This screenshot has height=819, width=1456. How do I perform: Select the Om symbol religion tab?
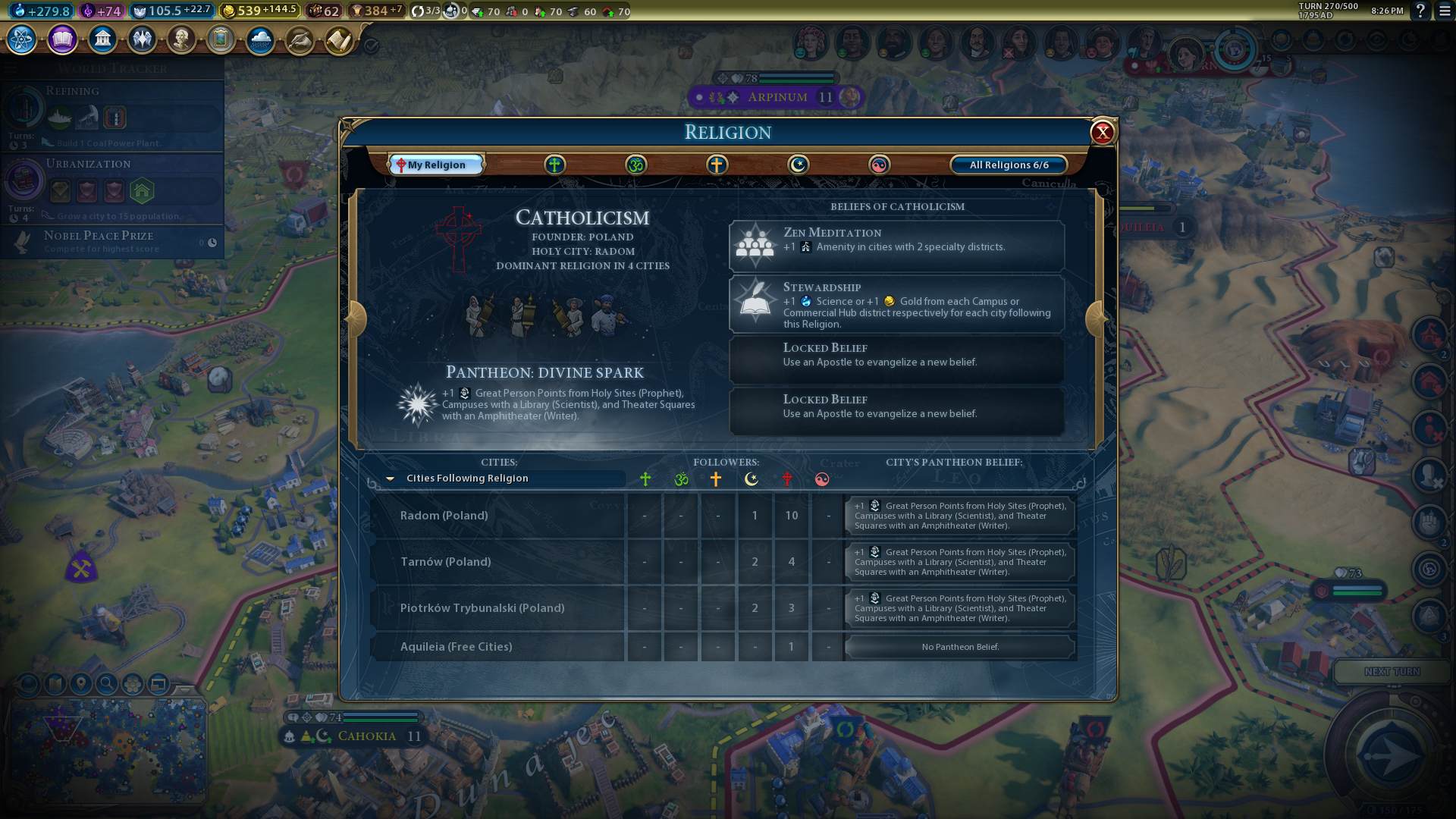[x=635, y=165]
